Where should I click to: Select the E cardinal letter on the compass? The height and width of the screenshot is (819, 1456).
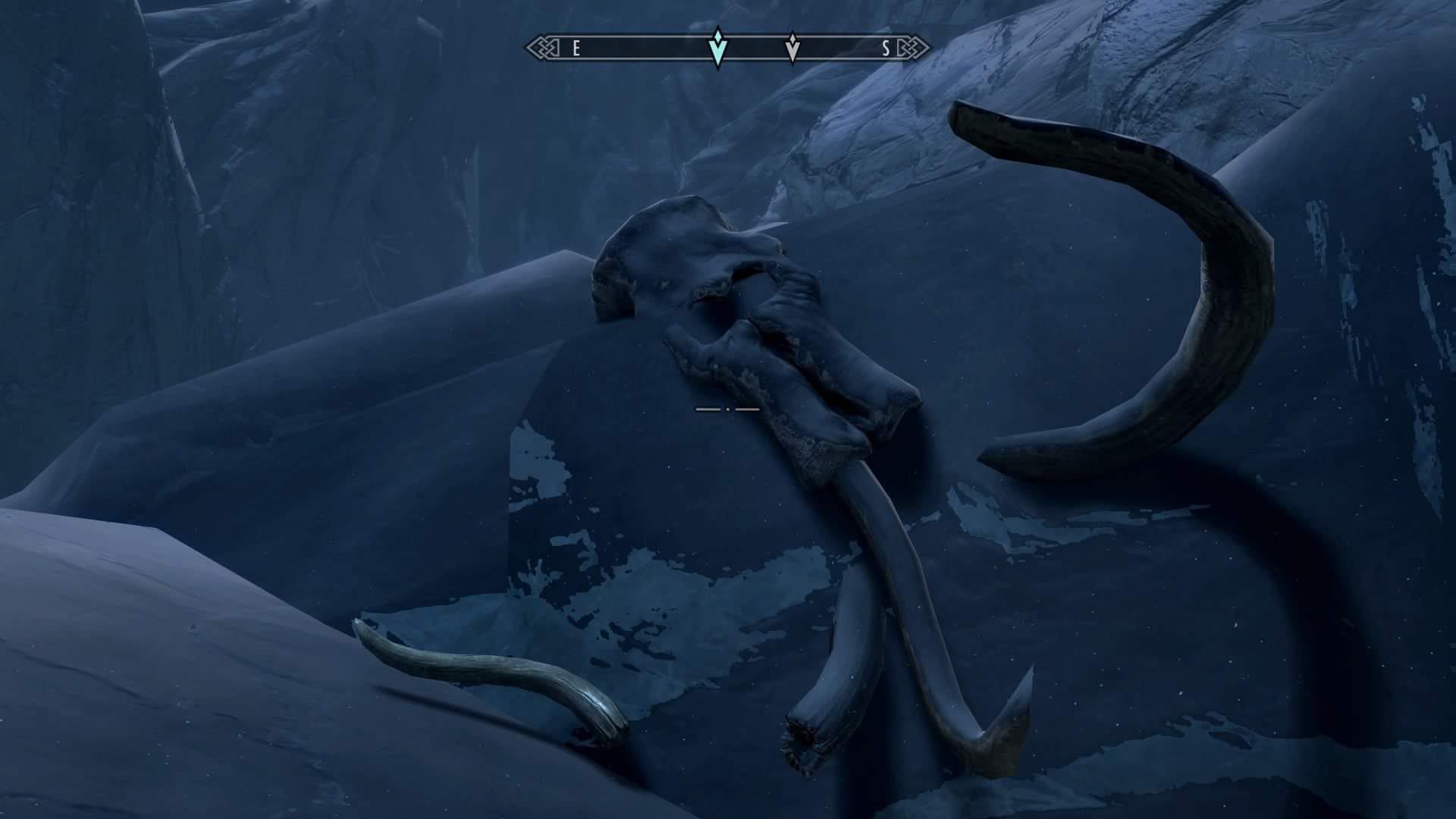point(576,47)
